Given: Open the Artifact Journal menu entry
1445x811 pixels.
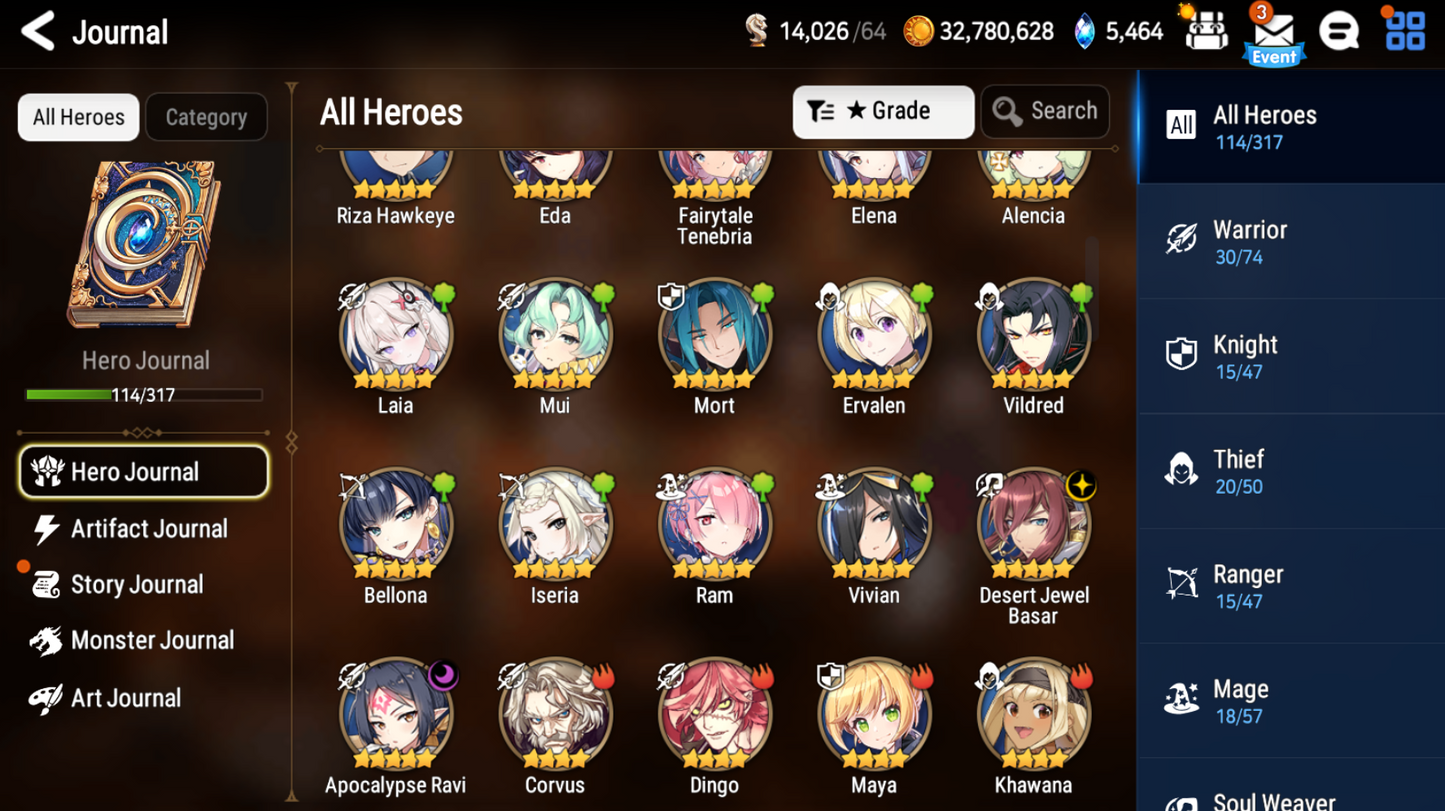Looking at the screenshot, I should tap(143, 529).
